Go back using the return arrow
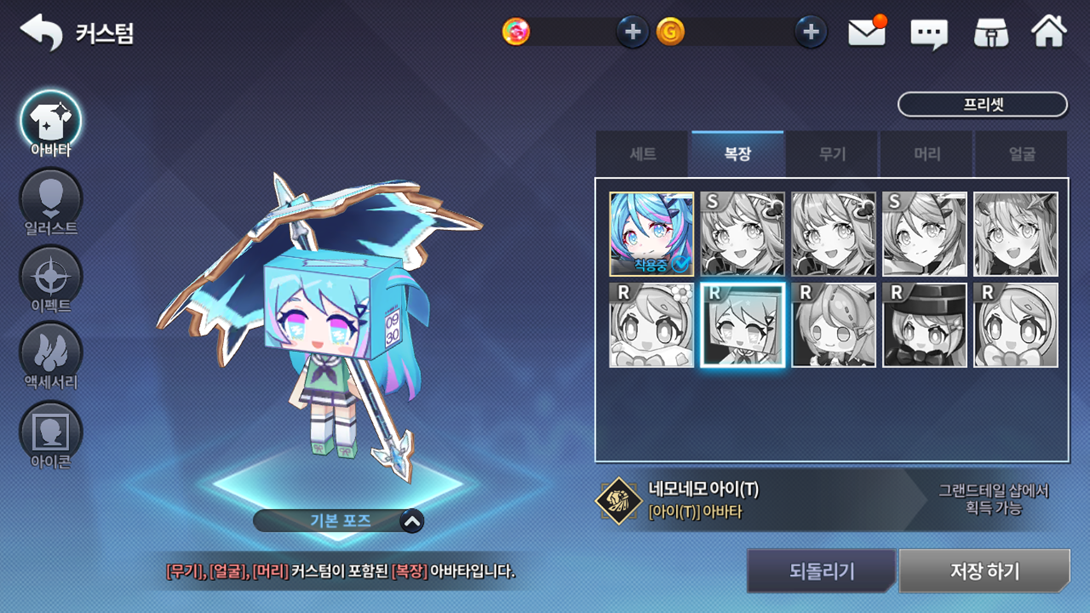Viewport: 1090px width, 613px height. click(41, 32)
